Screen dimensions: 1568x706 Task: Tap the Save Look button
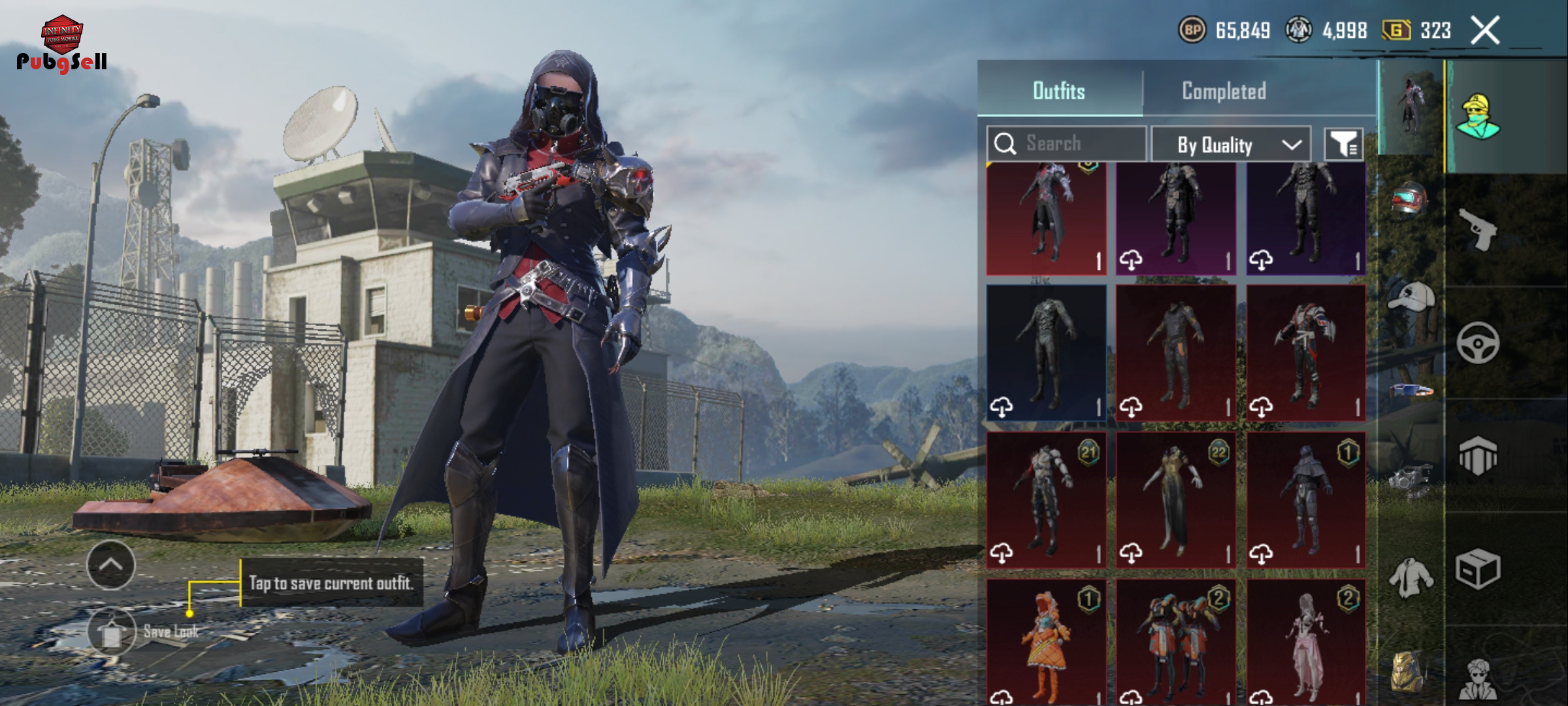(112, 631)
